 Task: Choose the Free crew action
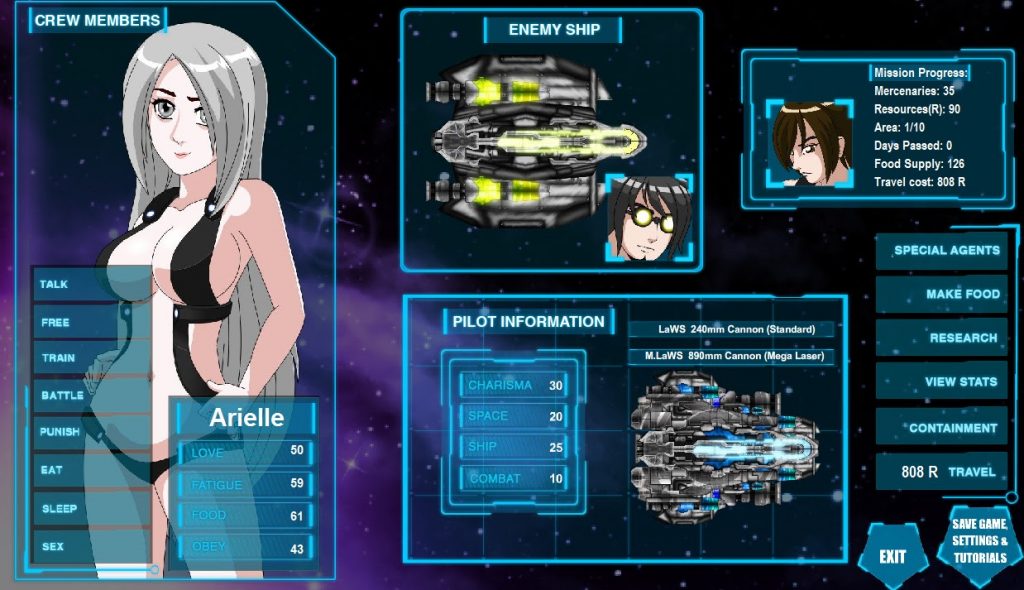point(56,323)
